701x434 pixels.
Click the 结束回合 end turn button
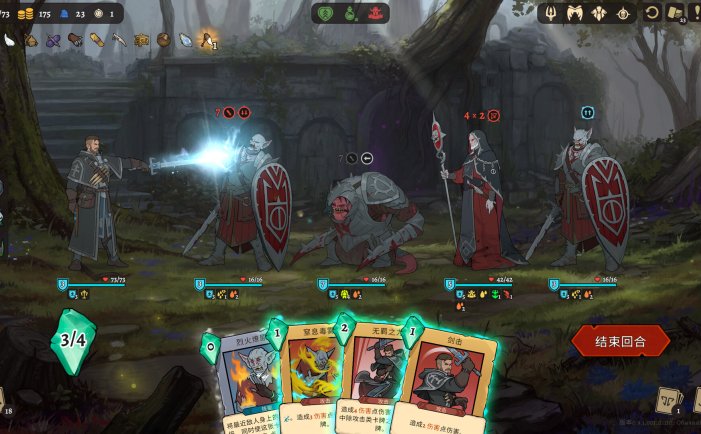[x=620, y=341]
